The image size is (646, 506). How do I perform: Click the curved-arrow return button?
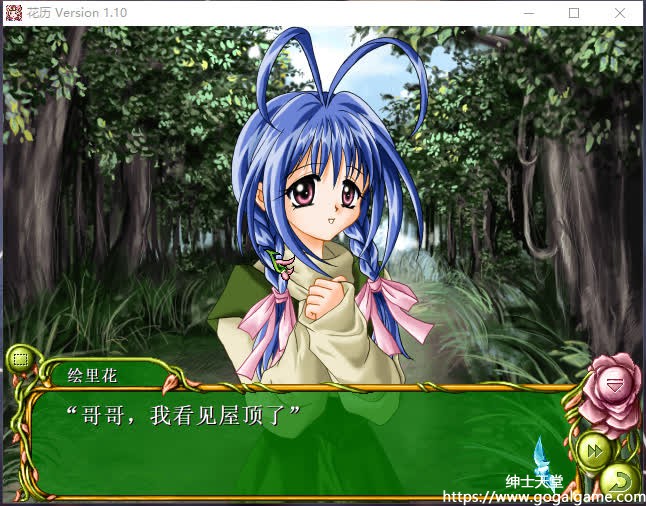[x=620, y=481]
